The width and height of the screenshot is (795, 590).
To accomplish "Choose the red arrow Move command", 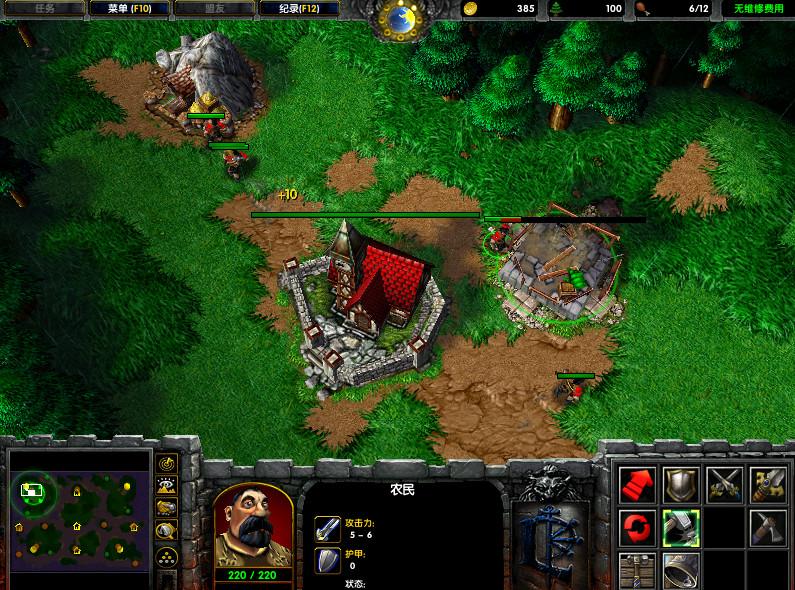I will (637, 484).
